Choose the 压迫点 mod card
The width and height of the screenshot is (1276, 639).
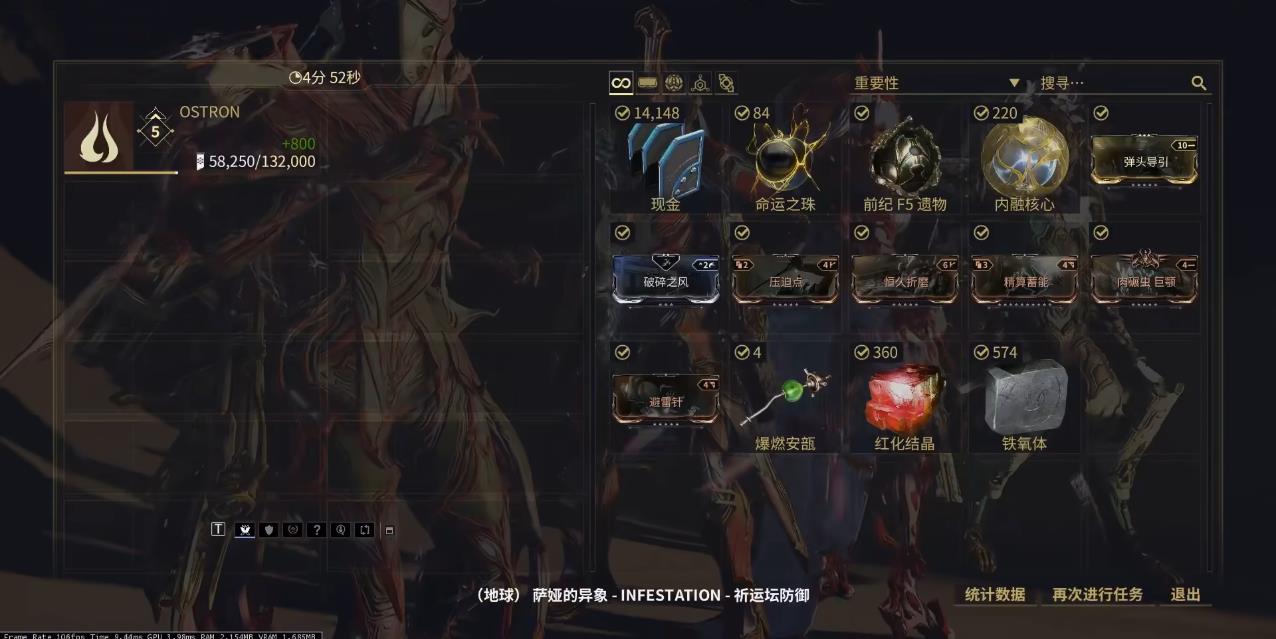click(785, 280)
